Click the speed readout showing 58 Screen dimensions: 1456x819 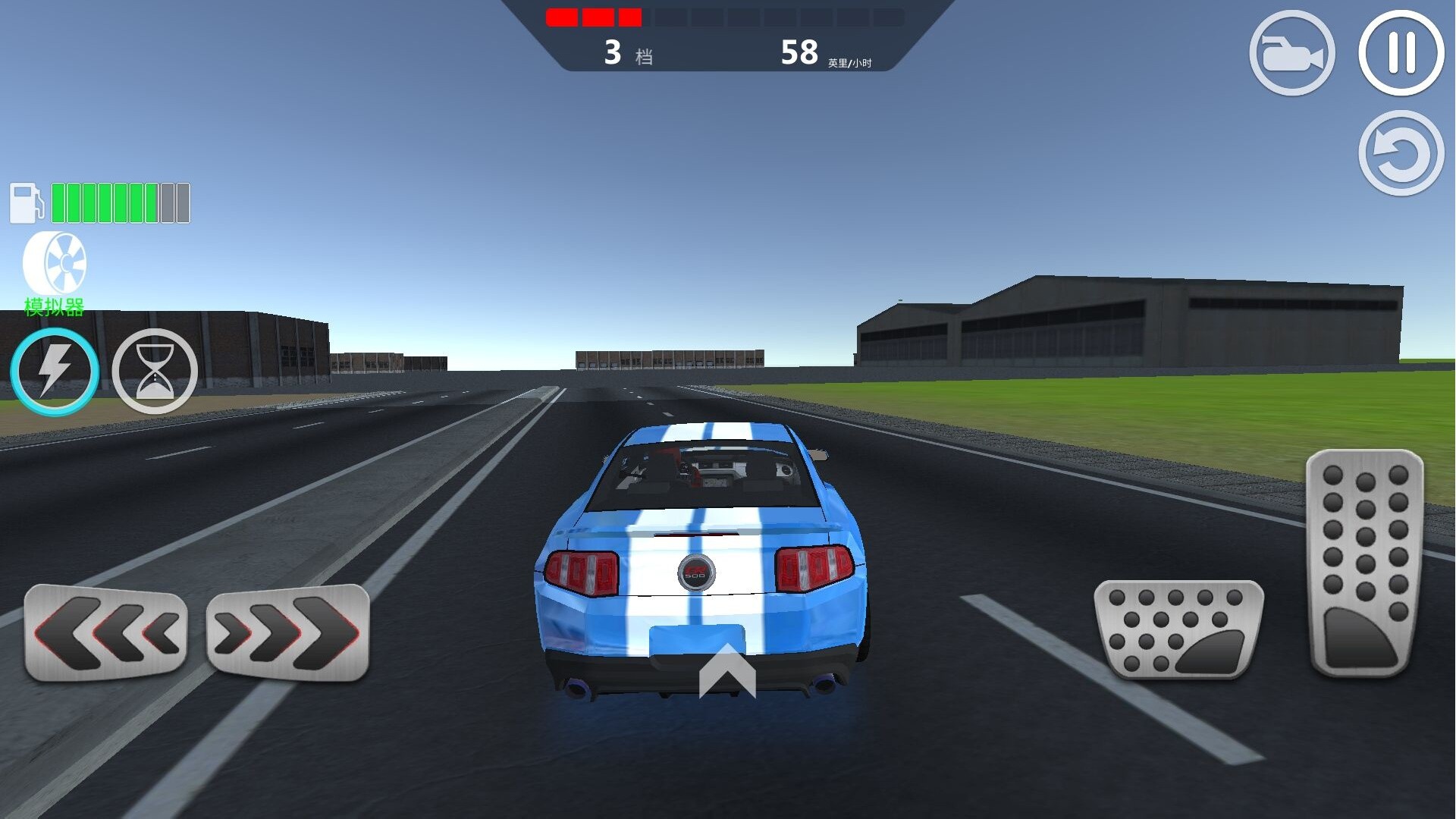click(799, 50)
